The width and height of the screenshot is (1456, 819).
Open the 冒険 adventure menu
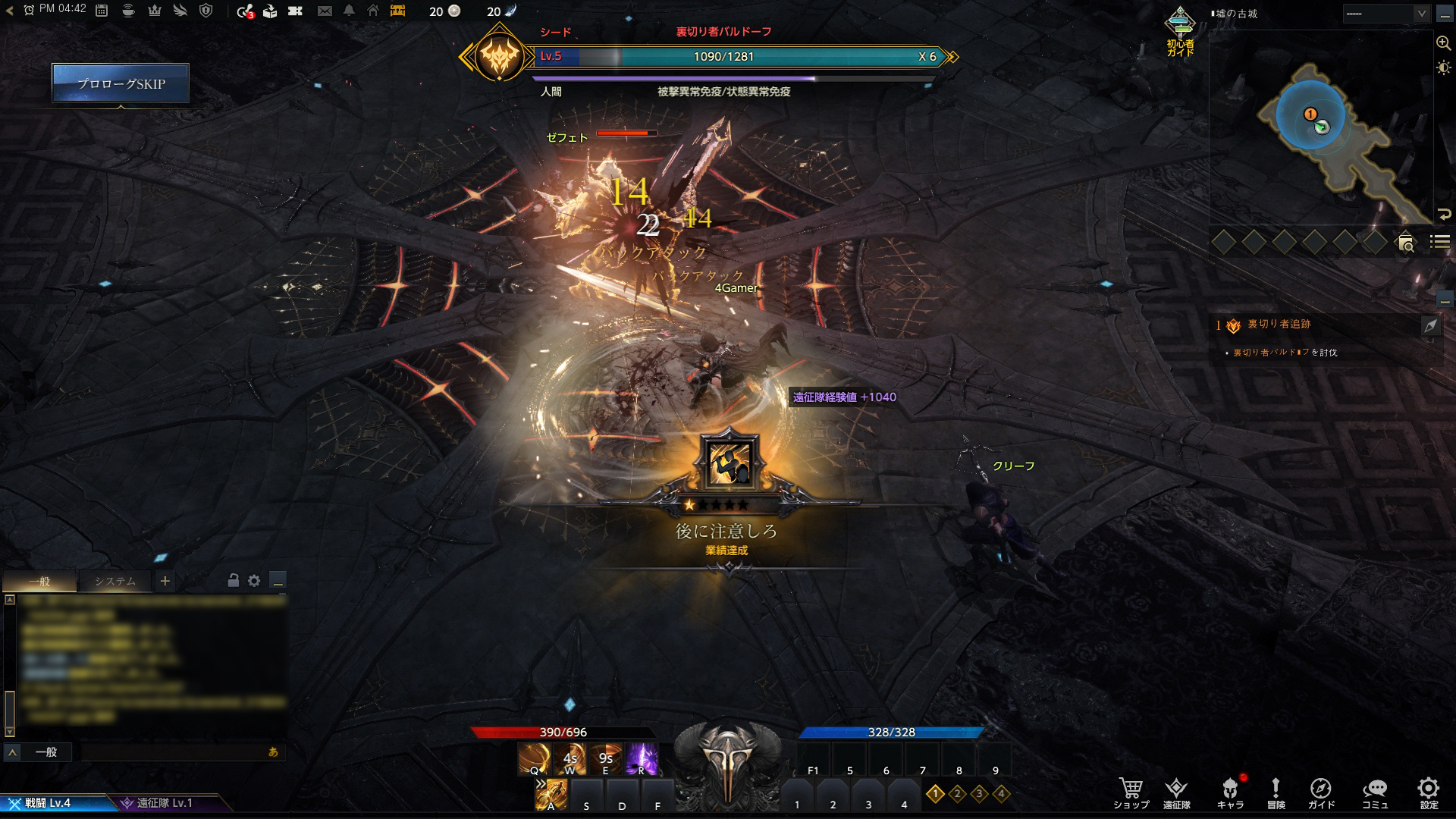[1276, 792]
